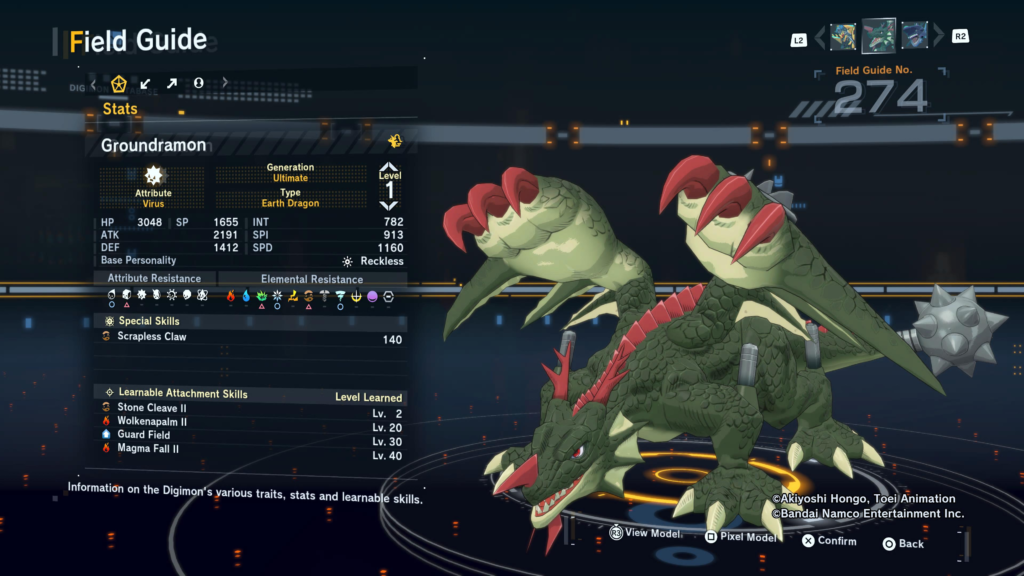Image resolution: width=1024 pixels, height=576 pixels.
Task: Click the left arrow beside Digimon thumbnails
Action: tap(820, 38)
